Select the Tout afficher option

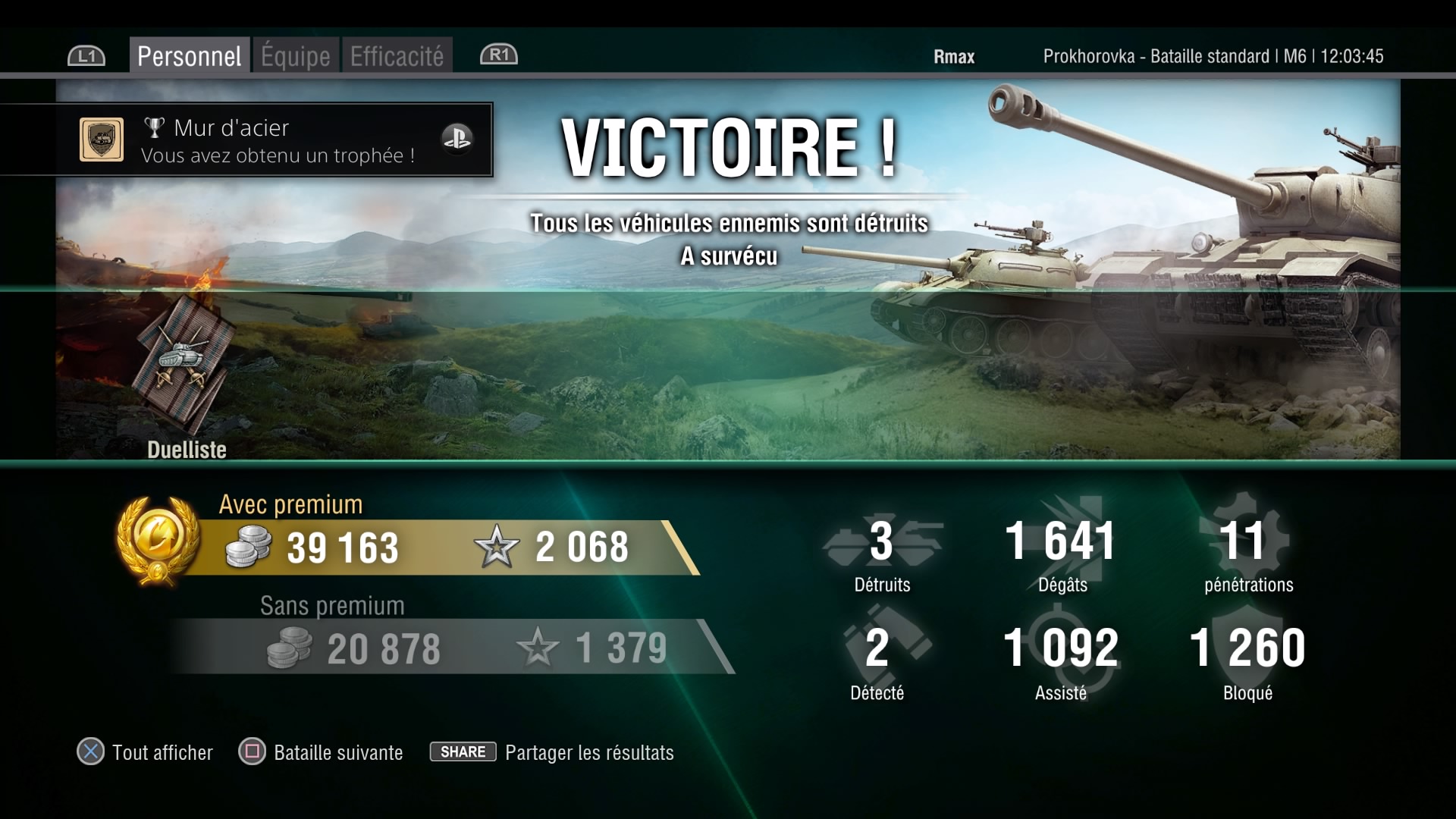coord(145,752)
